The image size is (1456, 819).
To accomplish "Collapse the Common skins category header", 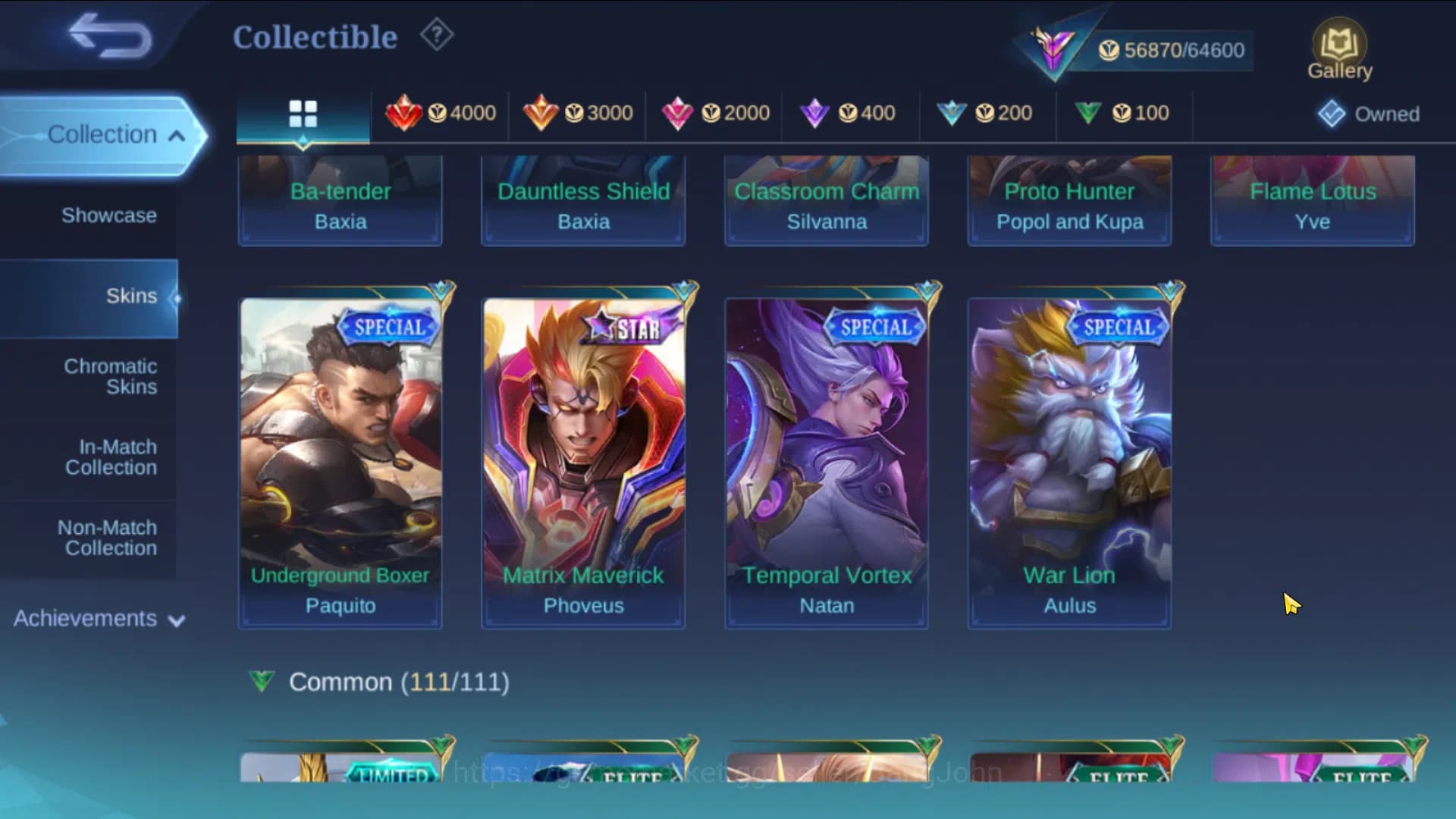I will tap(379, 682).
